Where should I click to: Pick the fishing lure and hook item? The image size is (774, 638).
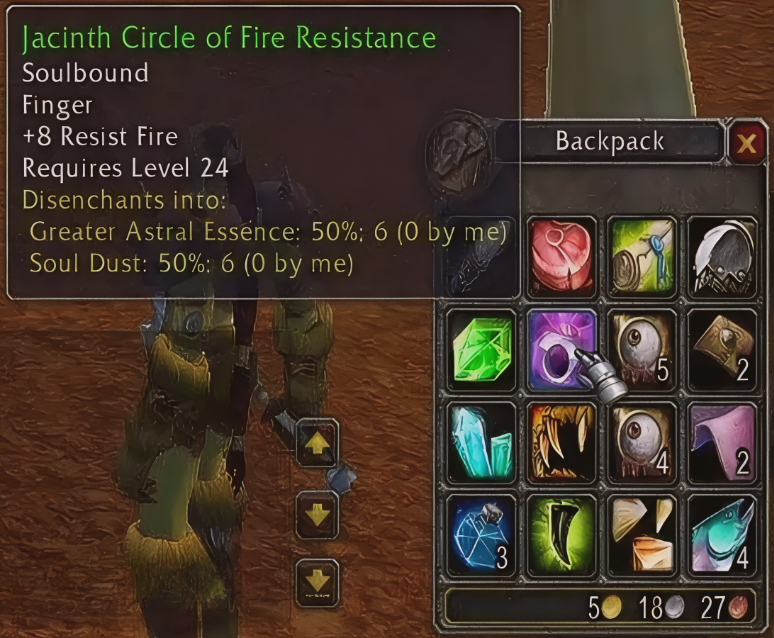point(643,255)
